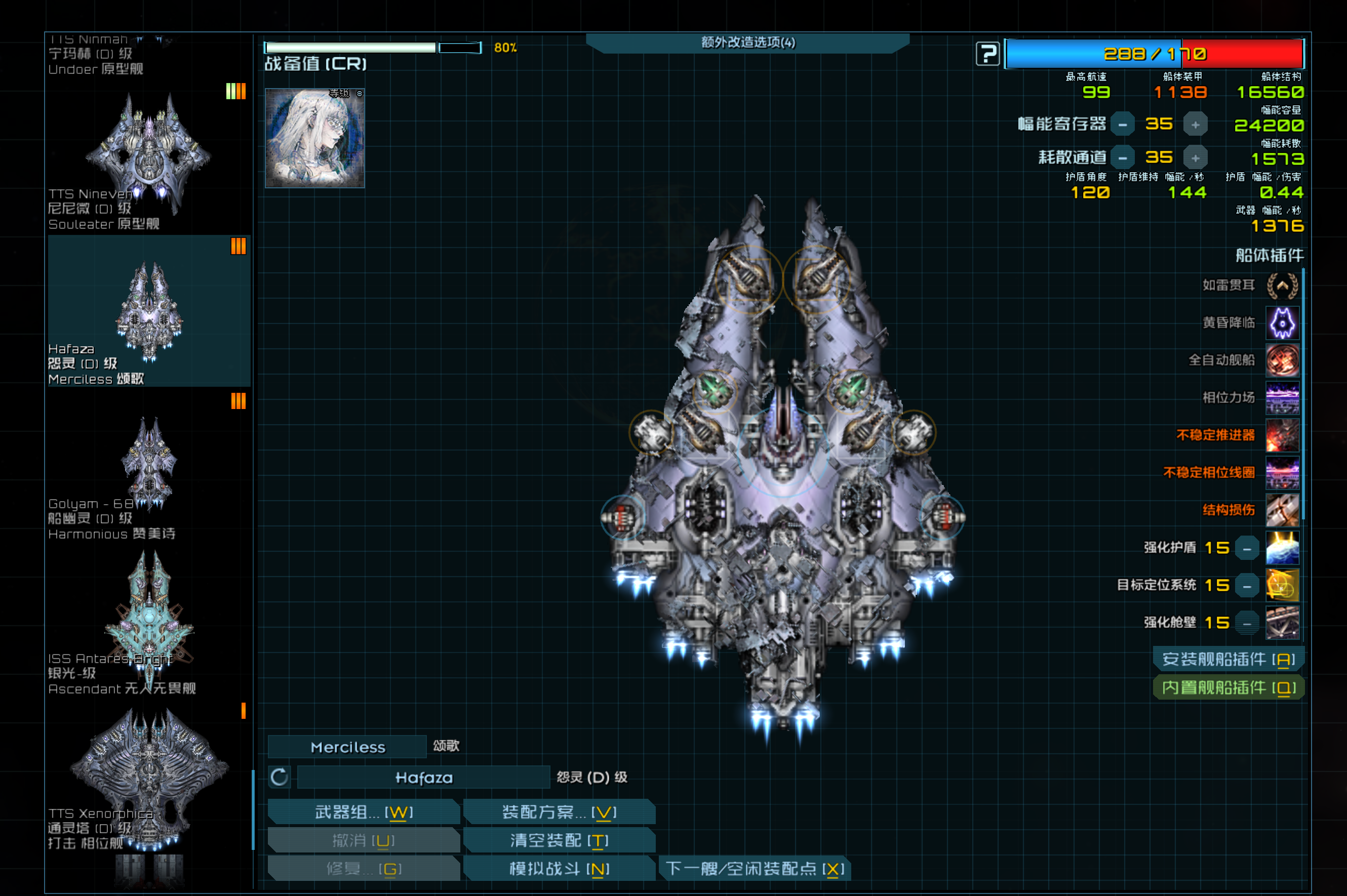
Task: Click the 不稳定推进器 hullmod icon
Action: click(x=1282, y=435)
